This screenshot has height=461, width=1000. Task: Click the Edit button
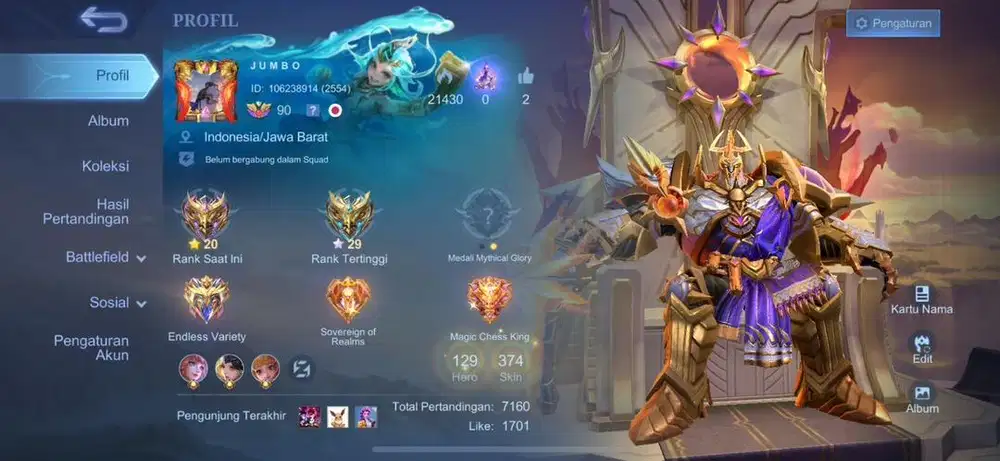(x=922, y=348)
